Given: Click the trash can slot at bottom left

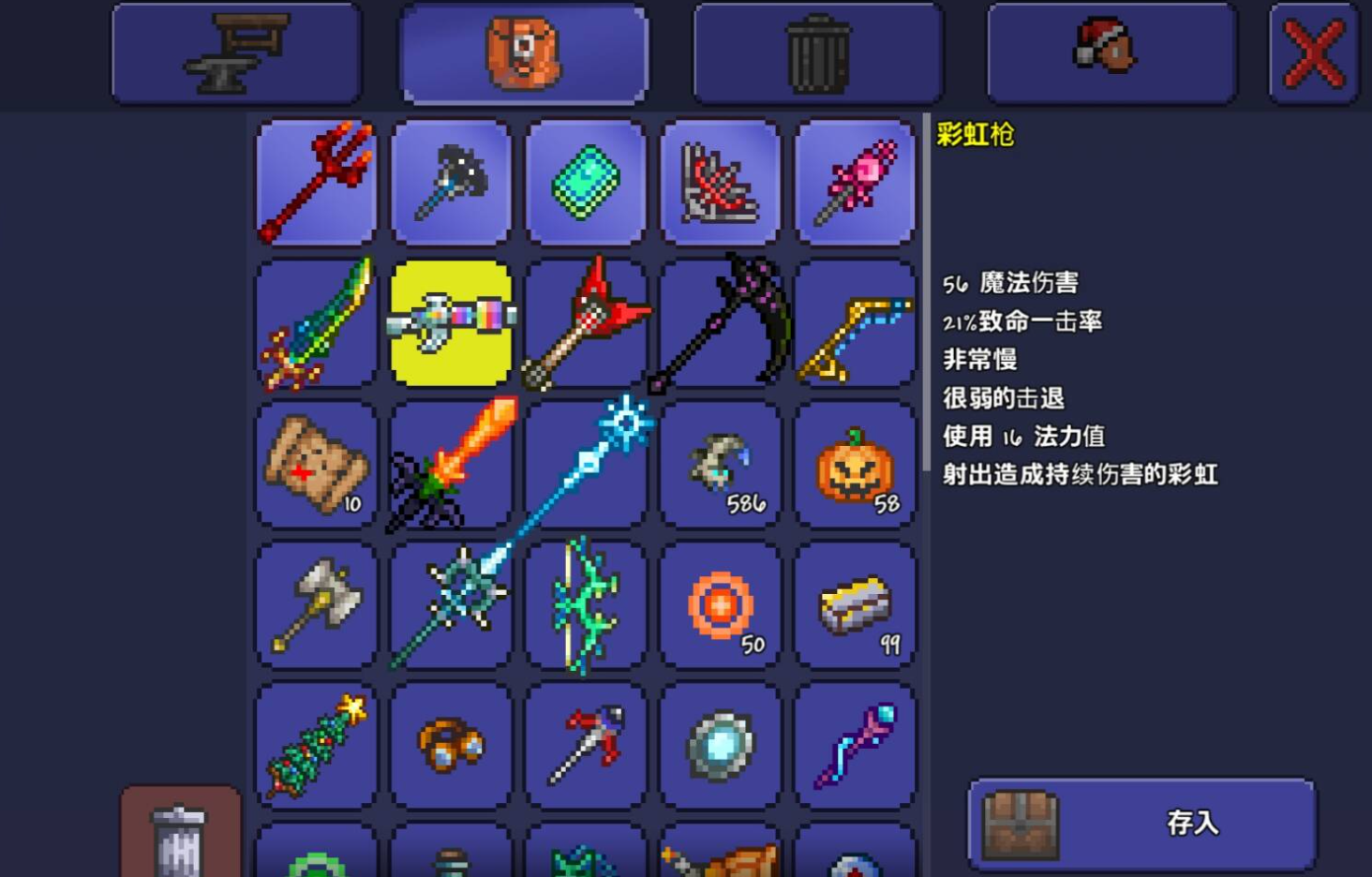Looking at the screenshot, I should click(x=180, y=837).
